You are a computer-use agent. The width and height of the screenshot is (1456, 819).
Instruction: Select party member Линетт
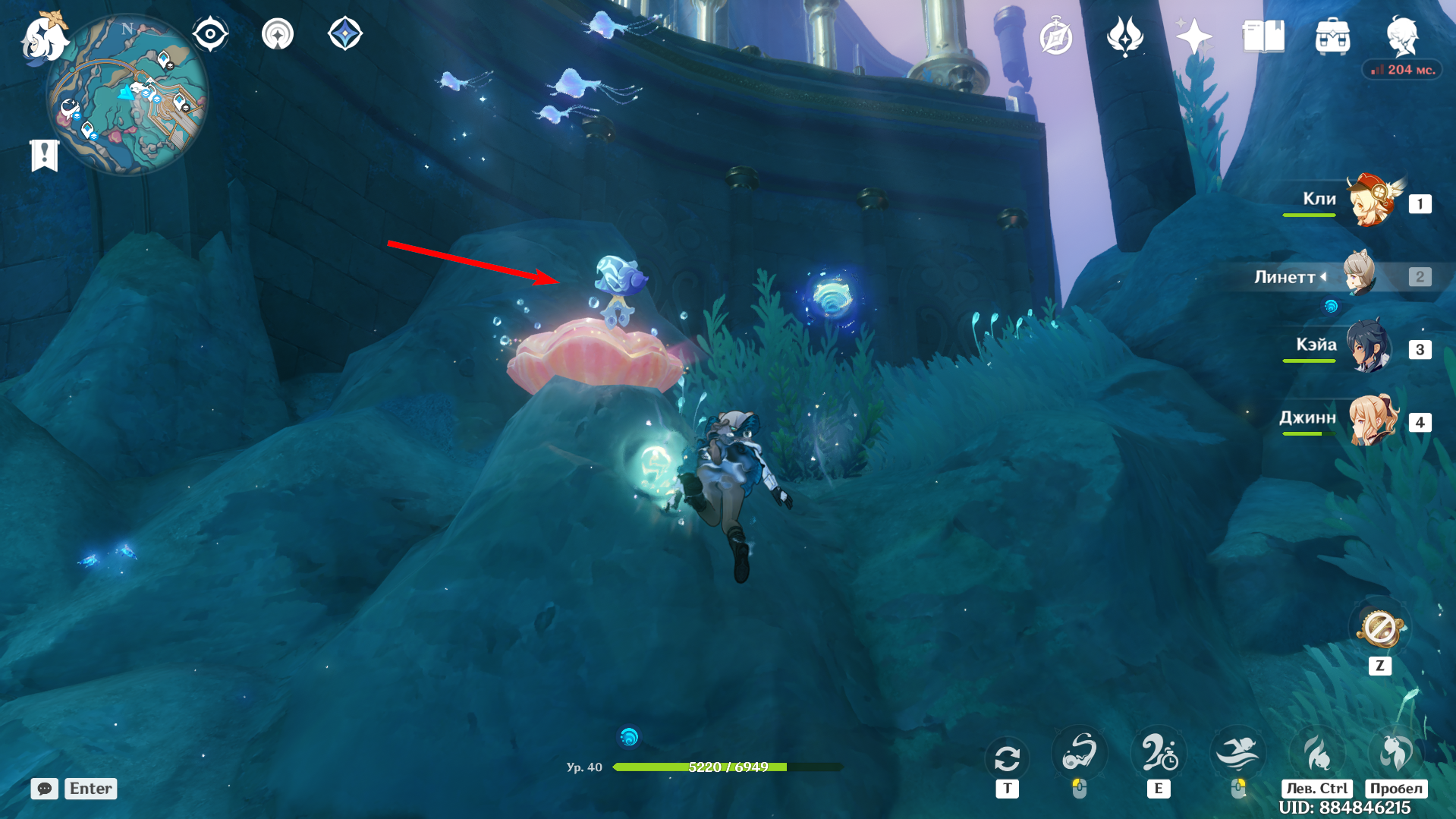pyautogui.click(x=1359, y=275)
